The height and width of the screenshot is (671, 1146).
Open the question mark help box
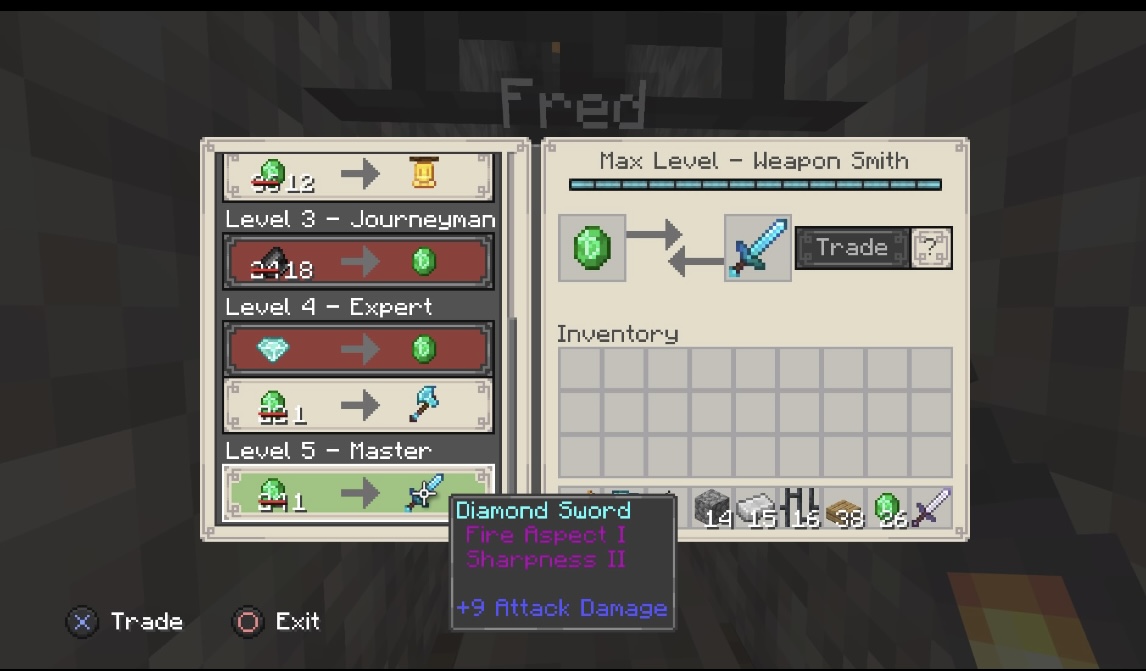click(x=932, y=248)
